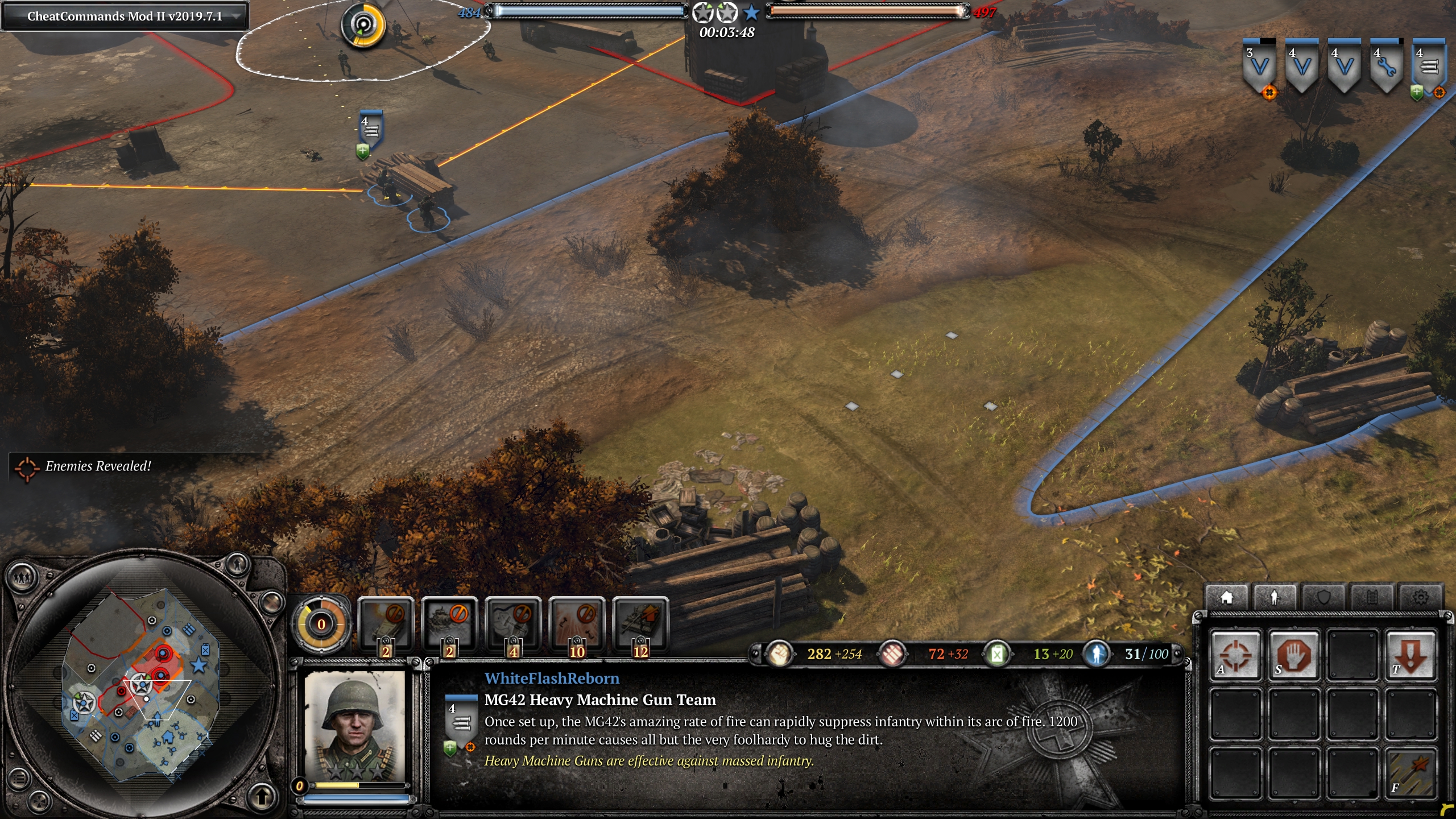The width and height of the screenshot is (1456, 819).
Task: Select the commander ability locked at 4
Action: (x=513, y=624)
